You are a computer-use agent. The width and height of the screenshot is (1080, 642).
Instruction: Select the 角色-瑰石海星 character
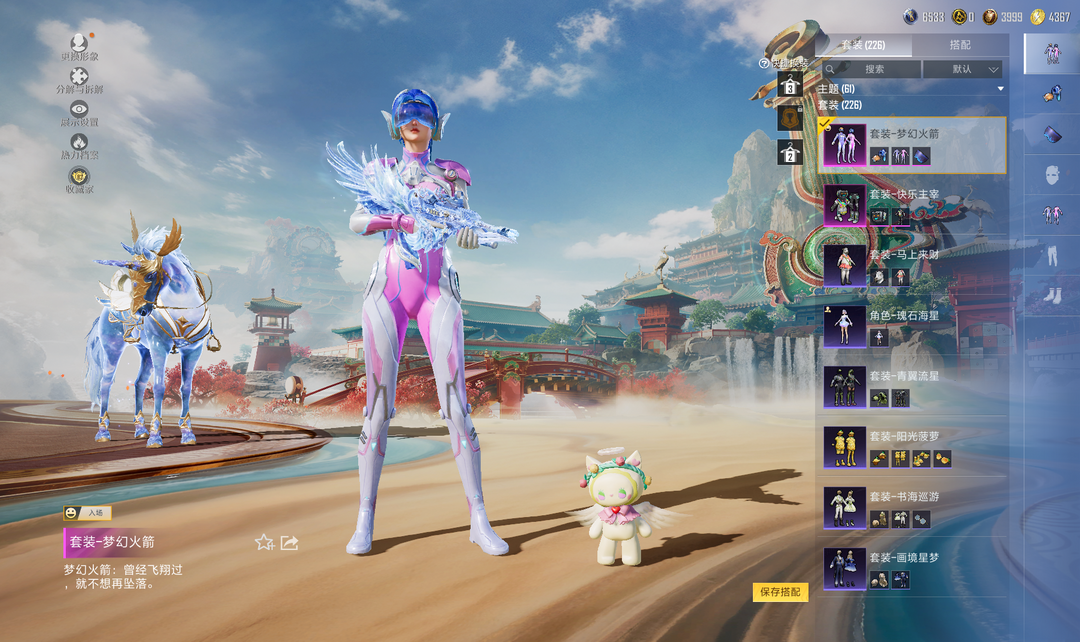[x=912, y=326]
